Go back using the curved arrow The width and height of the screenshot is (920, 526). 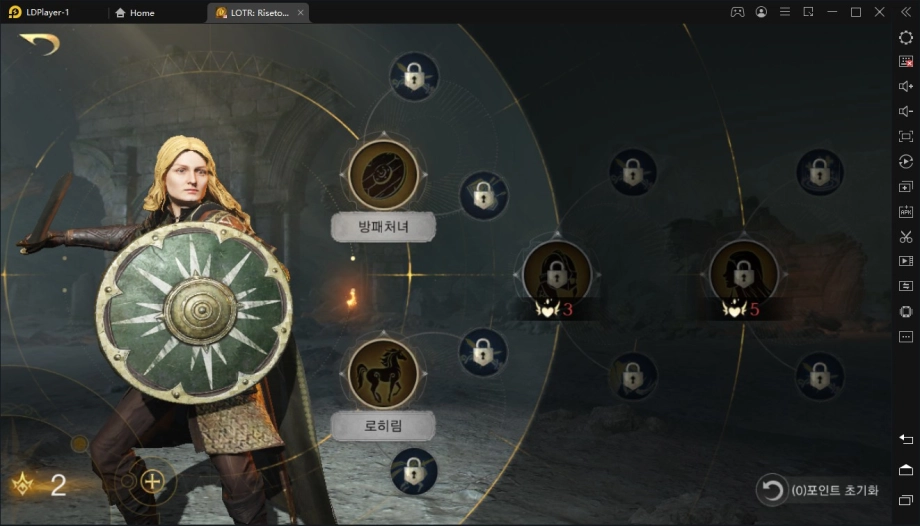(39, 44)
